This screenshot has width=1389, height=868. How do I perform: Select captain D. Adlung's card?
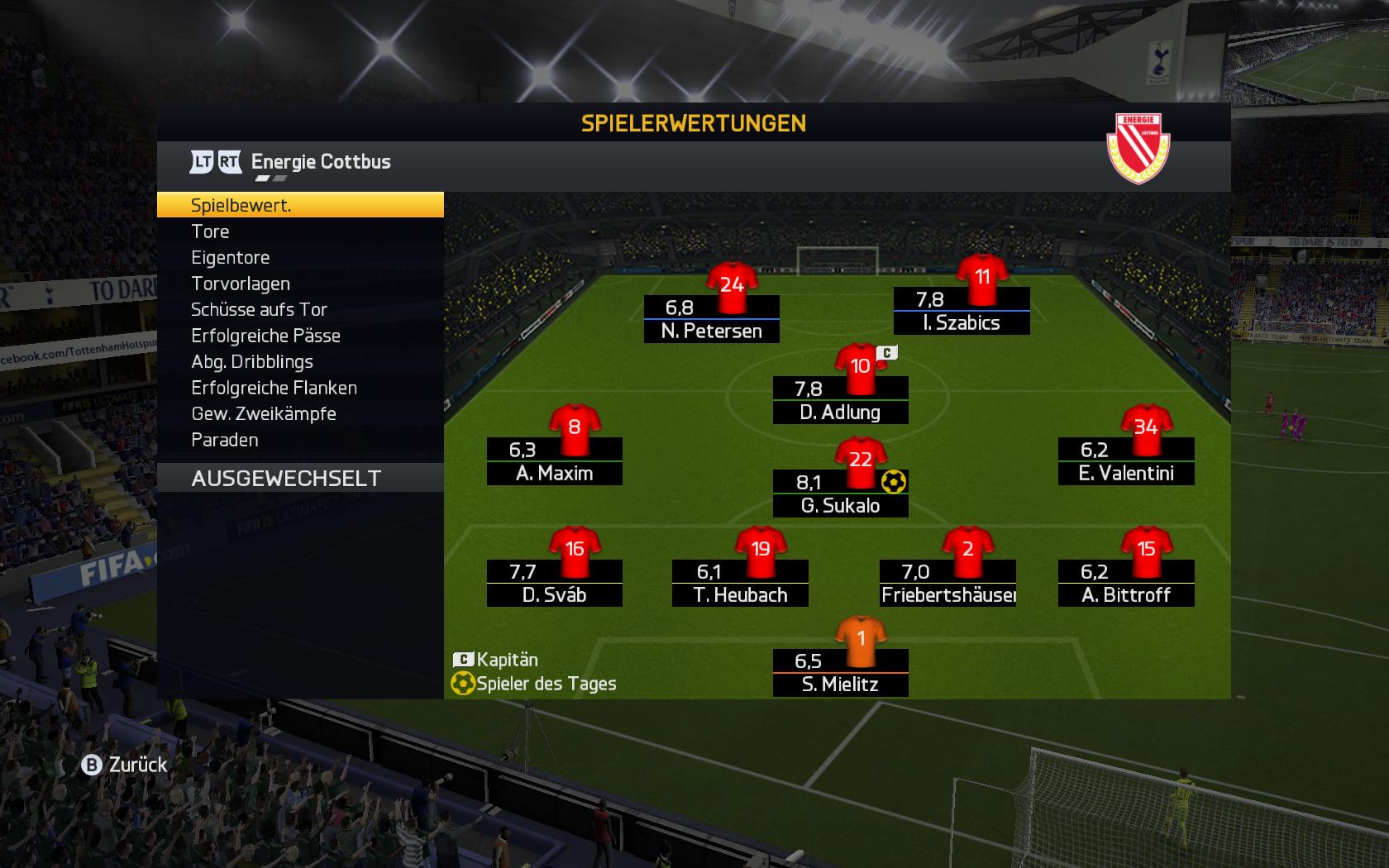[x=840, y=400]
